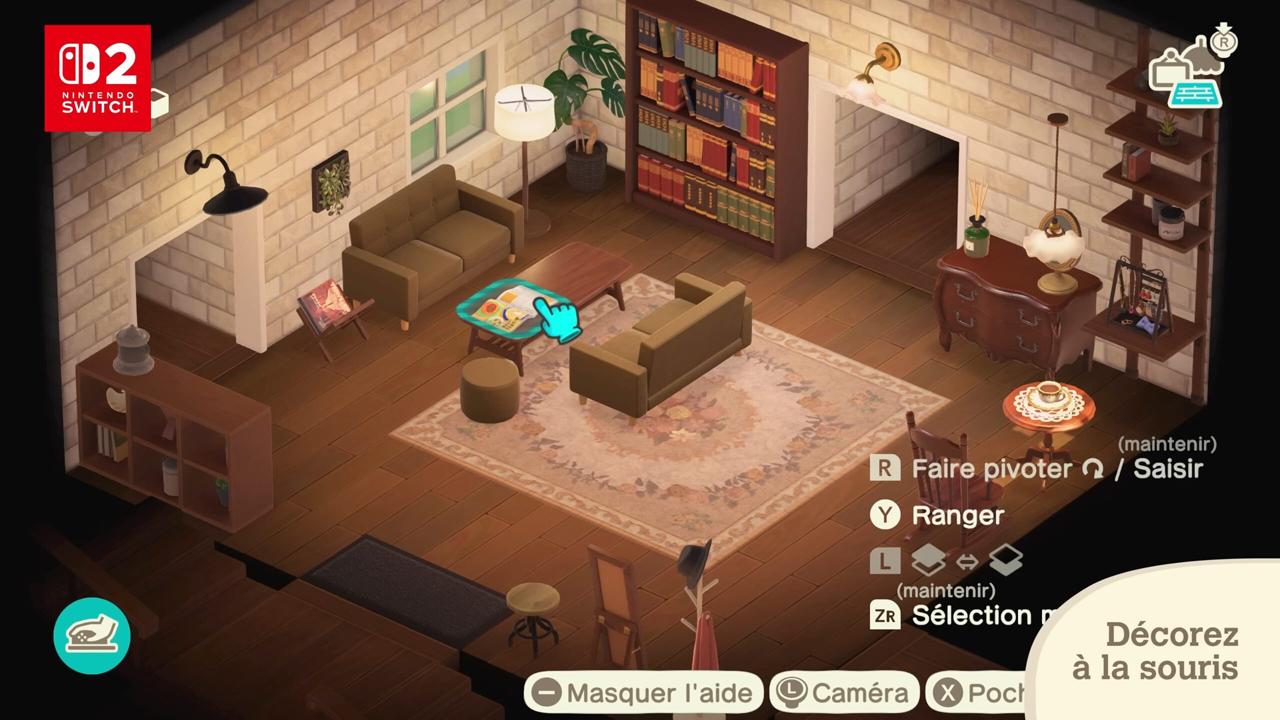Click the R badge above the decorating icons
This screenshot has height=720, width=1280.
coord(1224,42)
